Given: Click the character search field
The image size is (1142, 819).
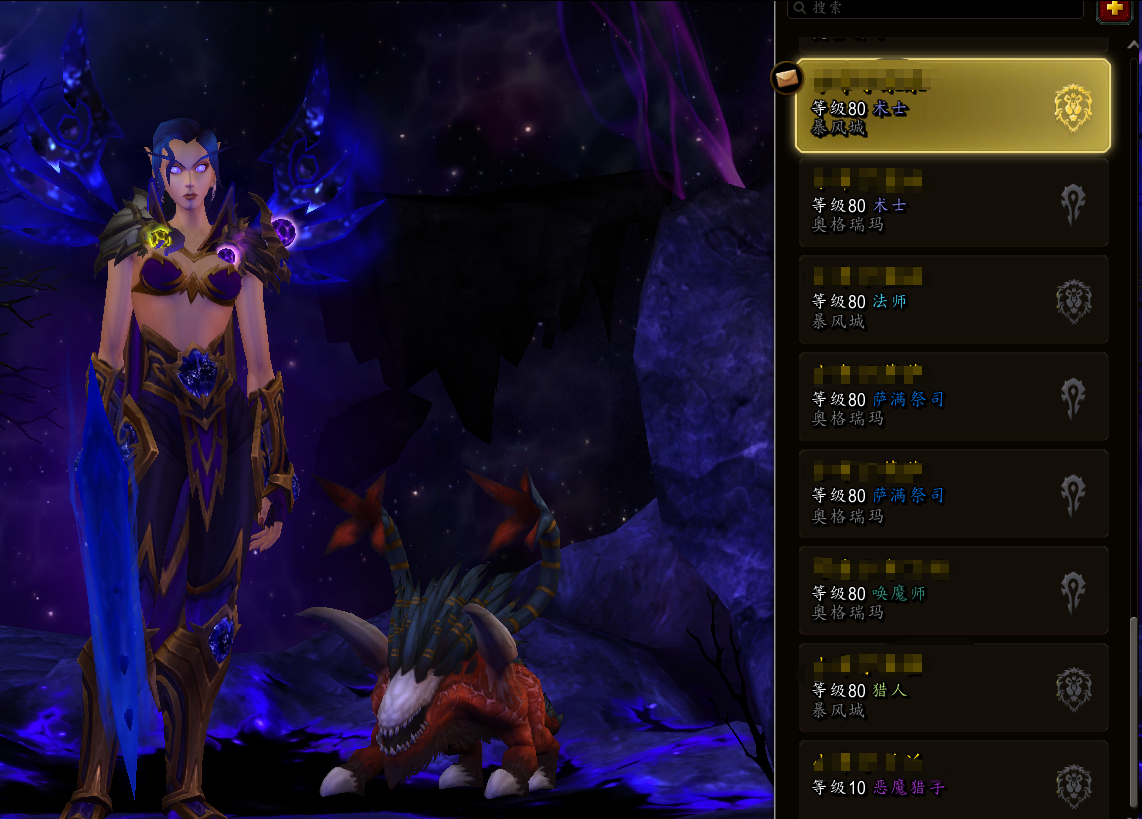Looking at the screenshot, I should [935, 8].
